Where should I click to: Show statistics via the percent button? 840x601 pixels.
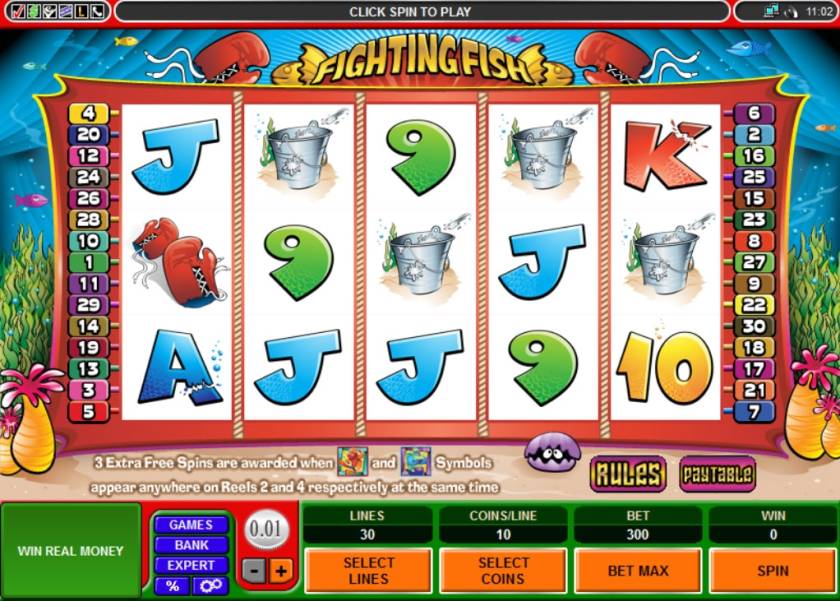coord(173,585)
